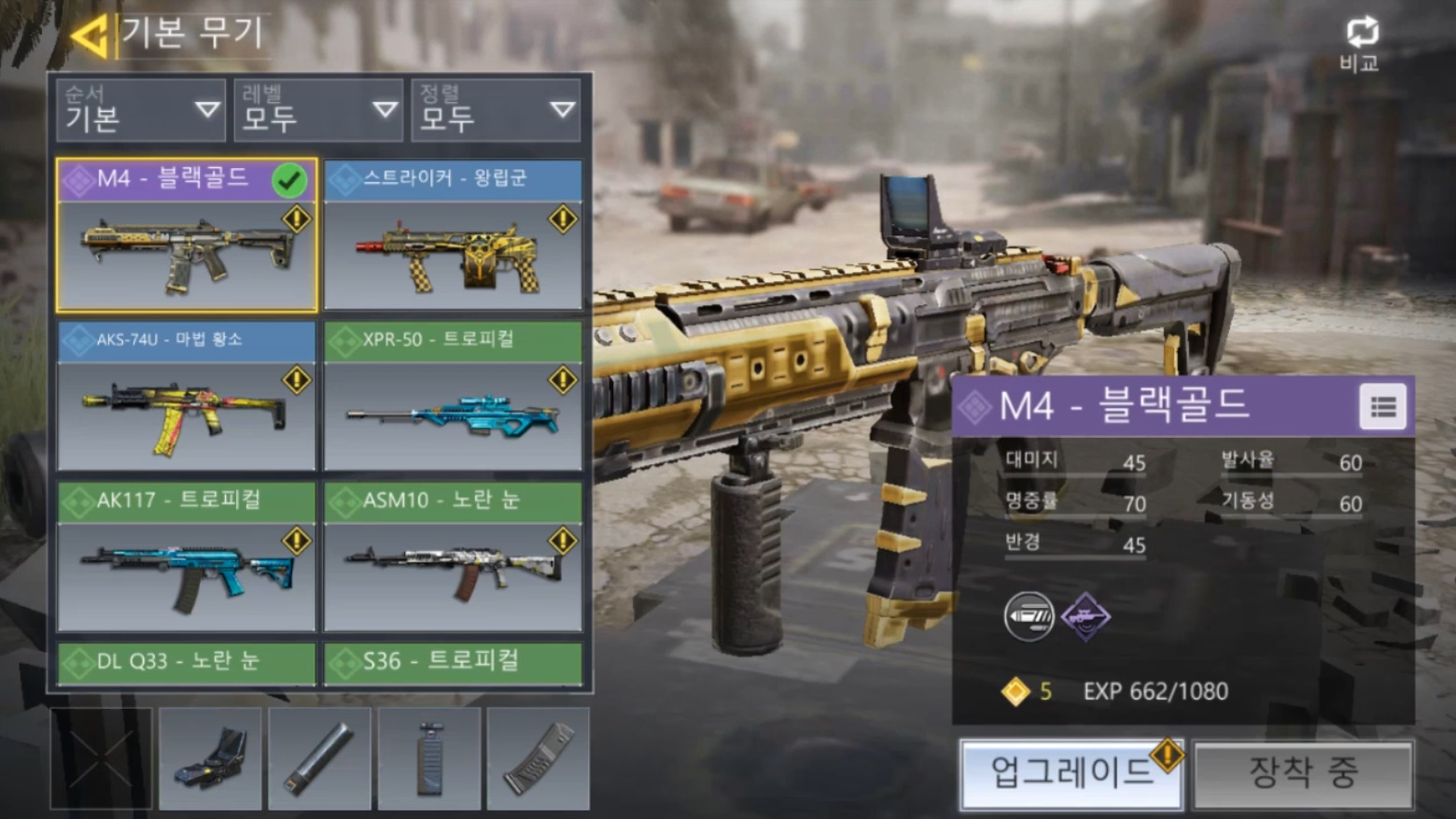Pick the XPR-50 - 트로피컬 sniper card

pyautogui.click(x=454, y=396)
